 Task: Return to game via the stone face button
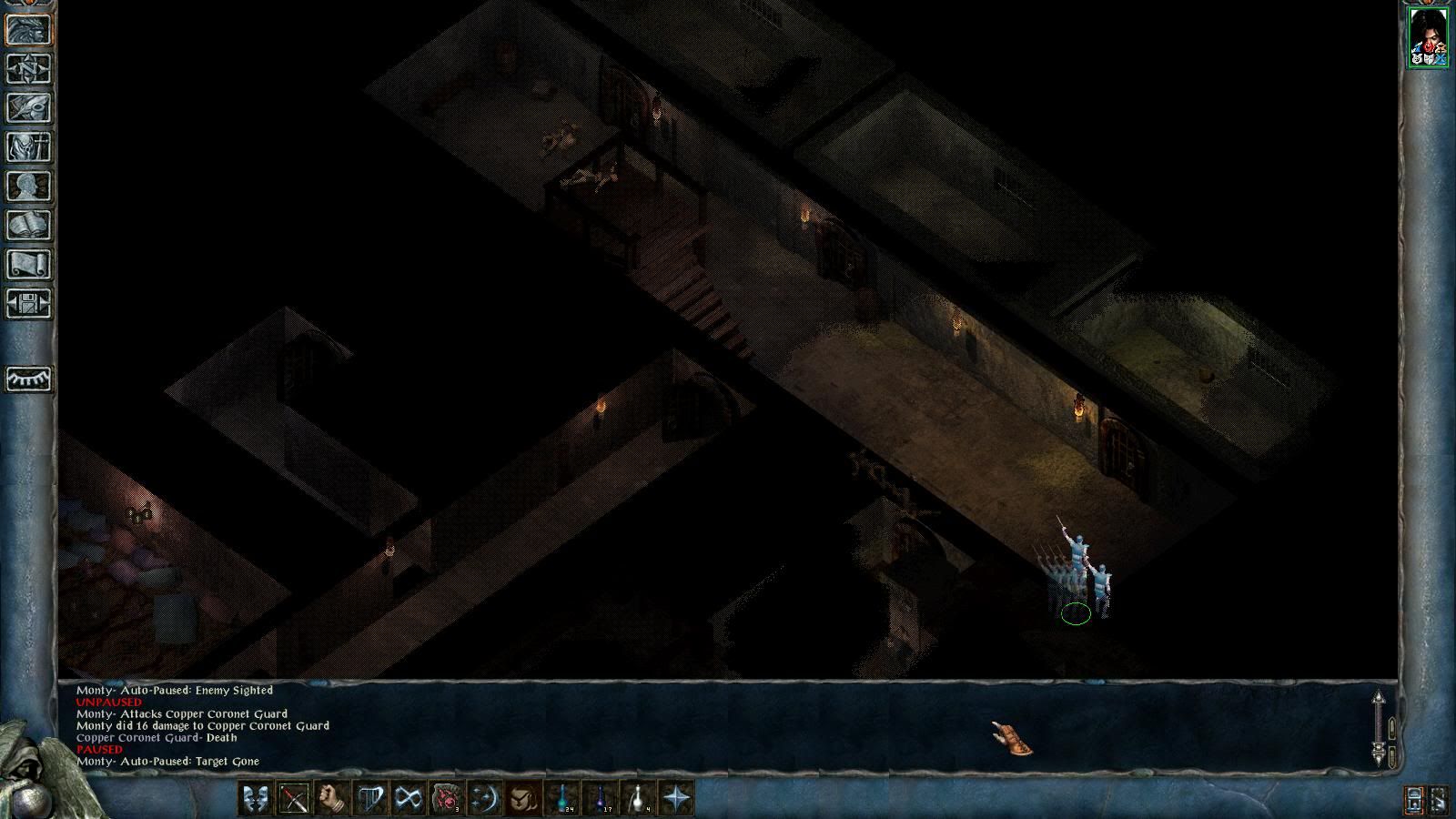[29, 29]
